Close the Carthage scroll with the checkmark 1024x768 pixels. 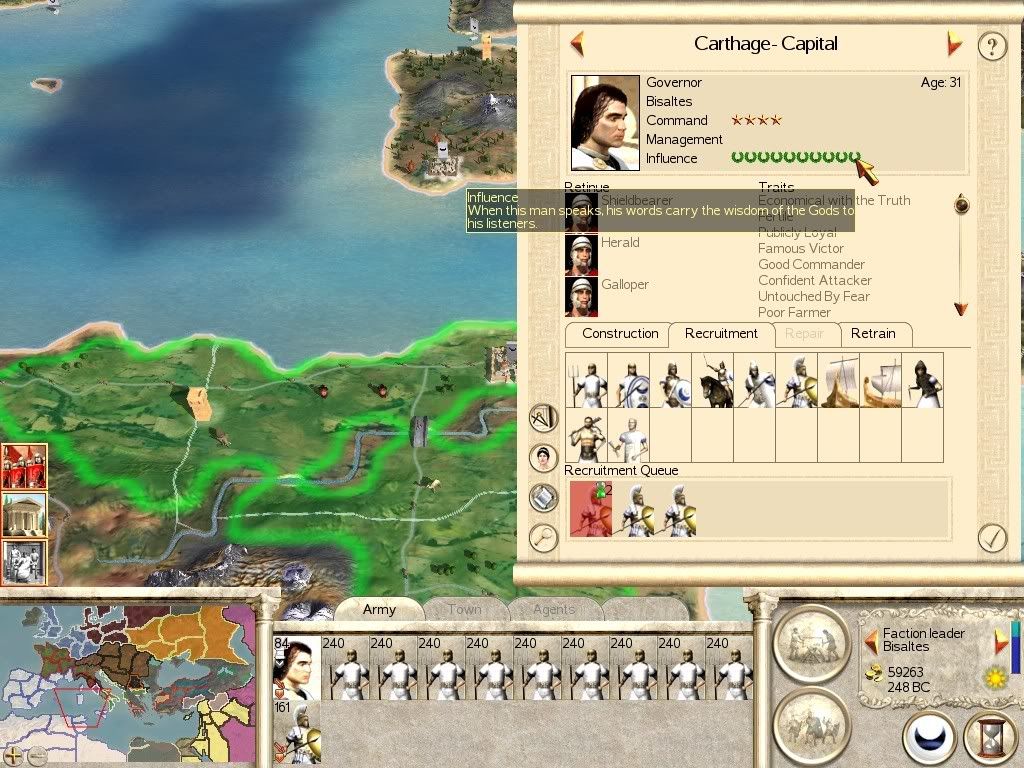[x=991, y=538]
